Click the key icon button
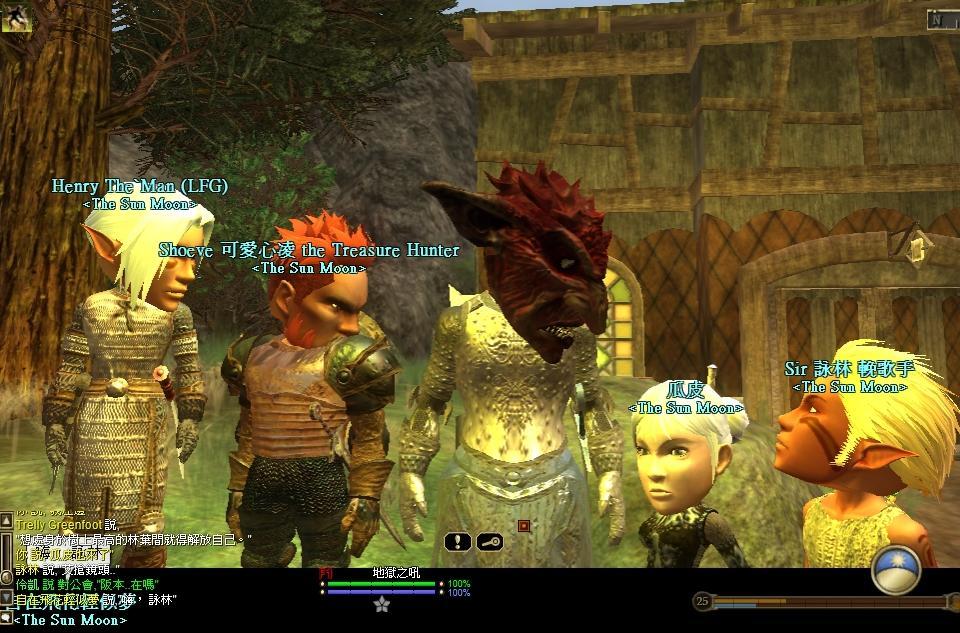 tap(489, 542)
